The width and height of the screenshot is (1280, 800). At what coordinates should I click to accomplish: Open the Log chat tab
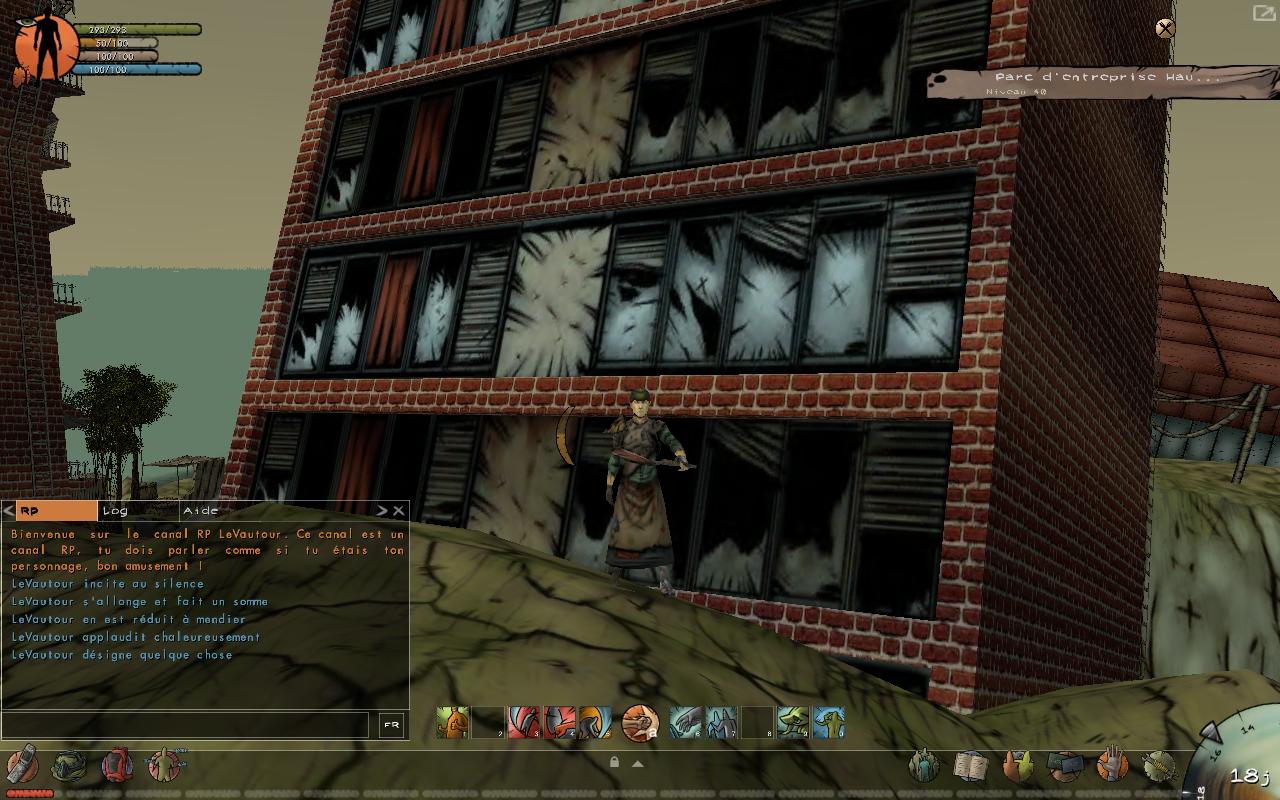[137, 511]
